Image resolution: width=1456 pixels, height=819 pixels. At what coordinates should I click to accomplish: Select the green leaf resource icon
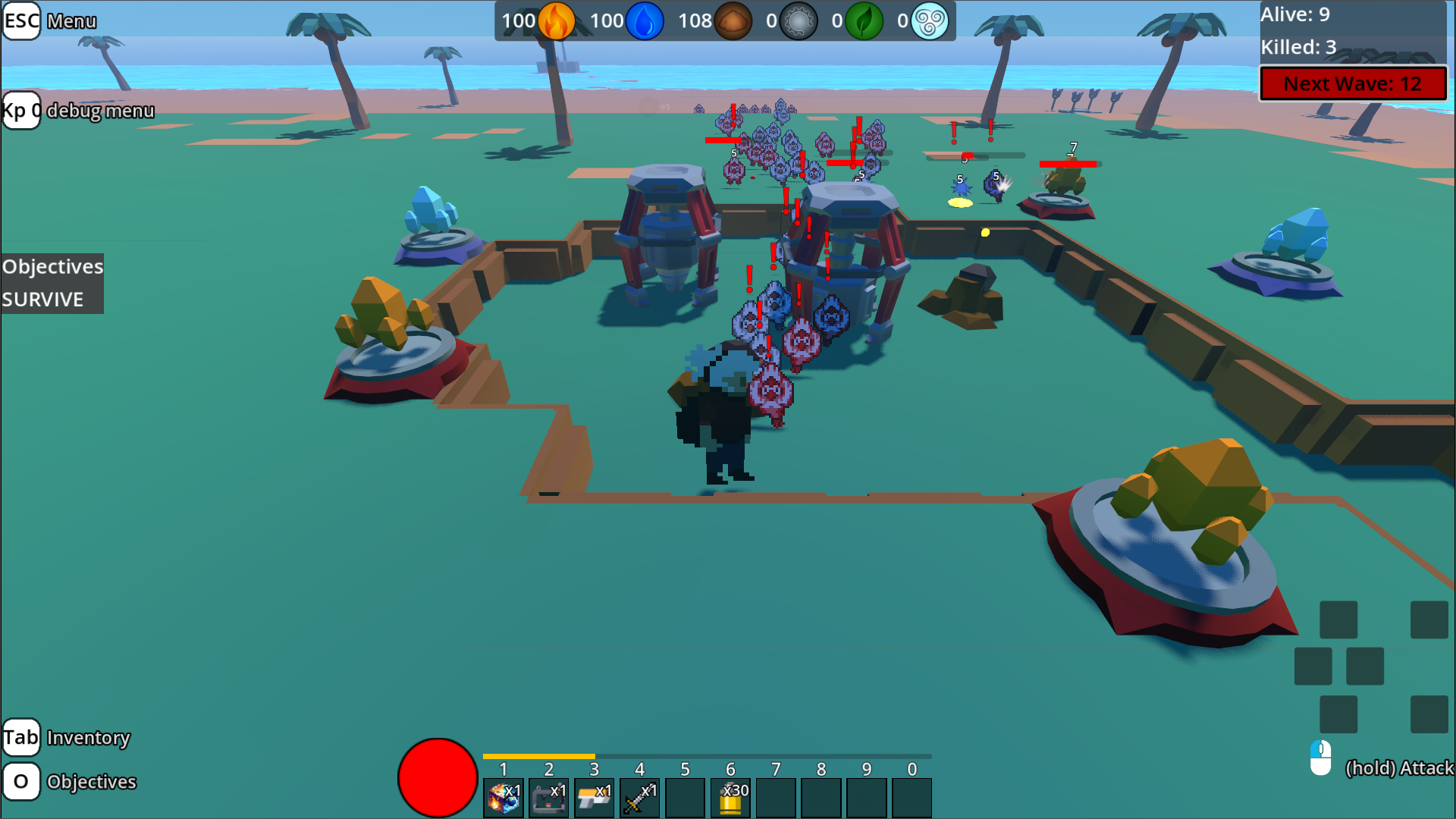864,20
